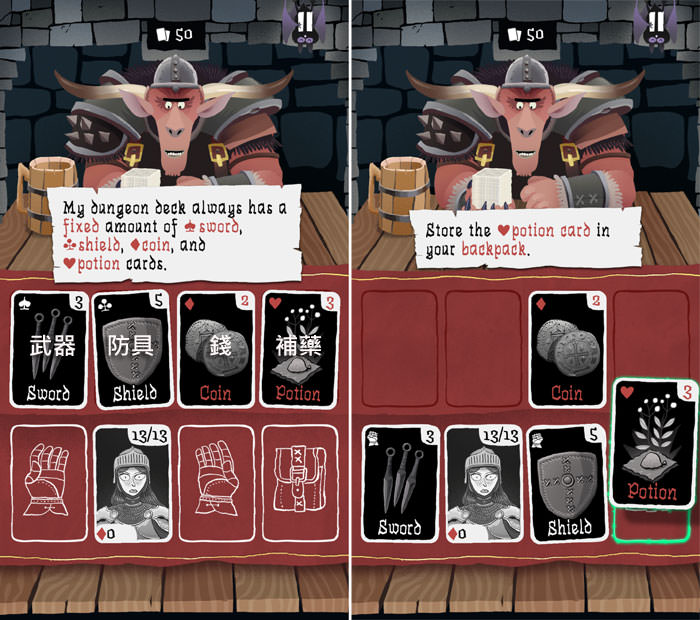Choose the Coin card marked 錢
This screenshot has width=700, height=620.
(215, 349)
